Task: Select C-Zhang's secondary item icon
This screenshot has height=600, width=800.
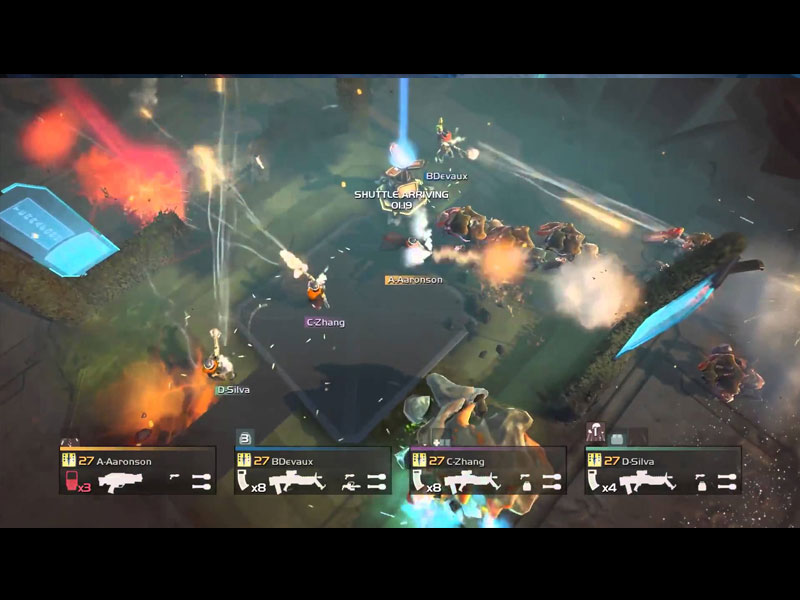Action: coord(524,482)
